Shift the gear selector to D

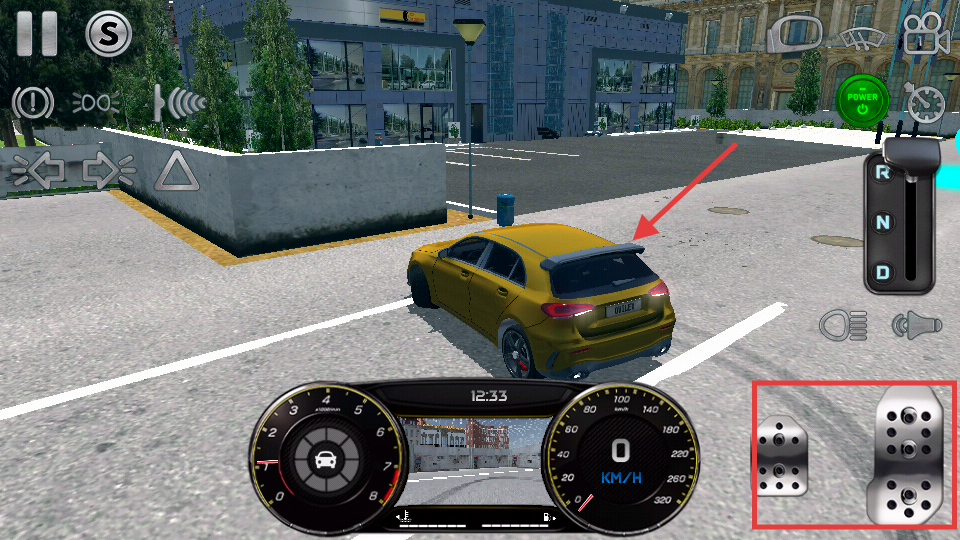[x=883, y=271]
